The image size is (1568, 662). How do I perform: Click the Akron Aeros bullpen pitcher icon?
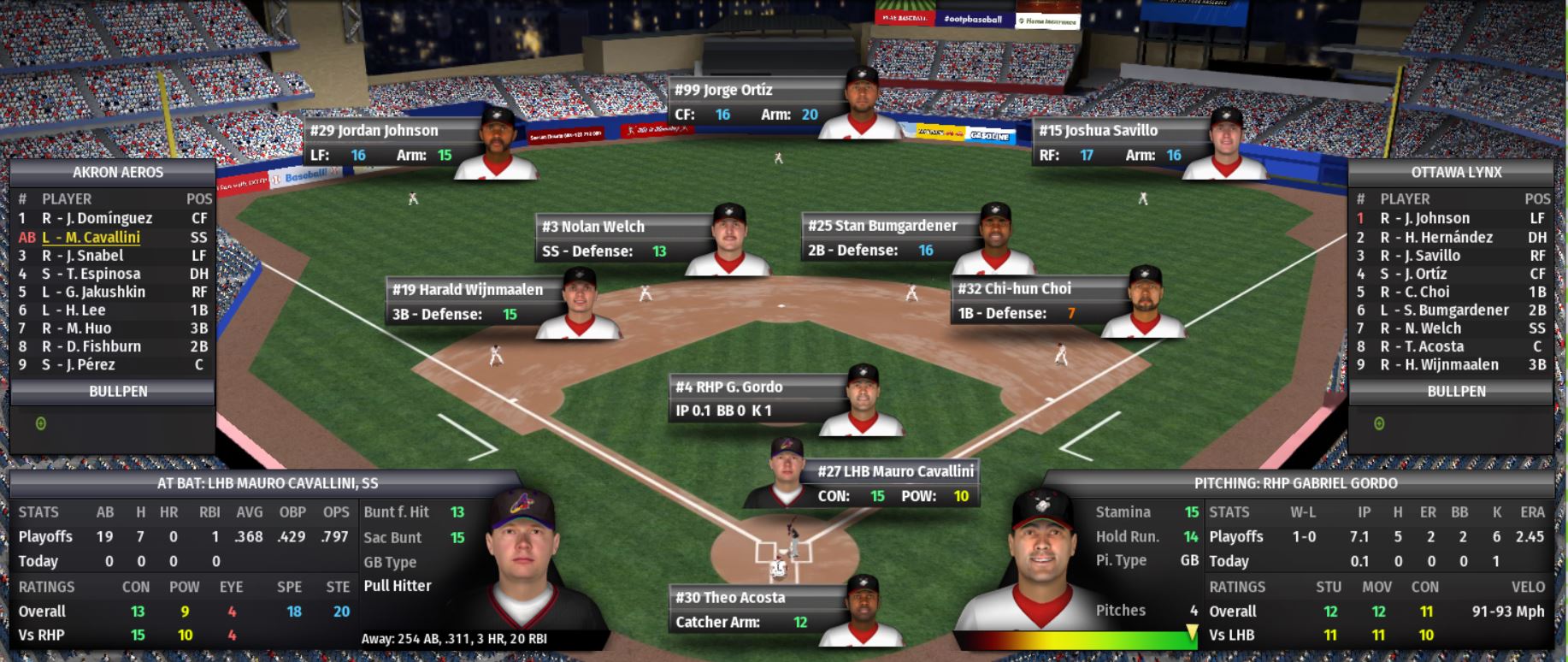40,423
